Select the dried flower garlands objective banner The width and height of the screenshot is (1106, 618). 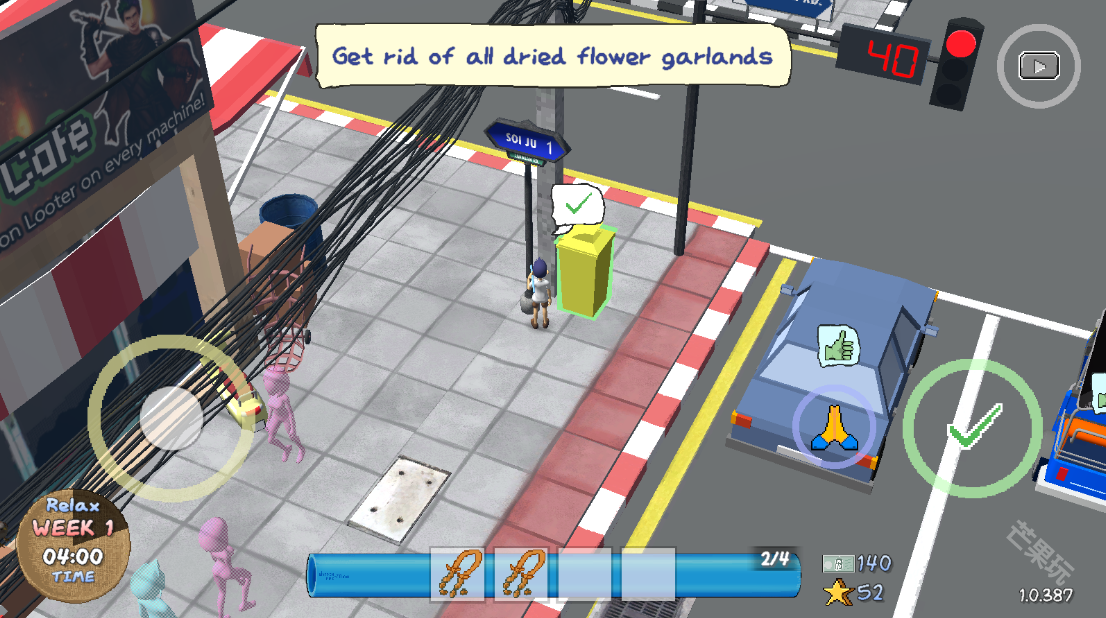(553, 55)
